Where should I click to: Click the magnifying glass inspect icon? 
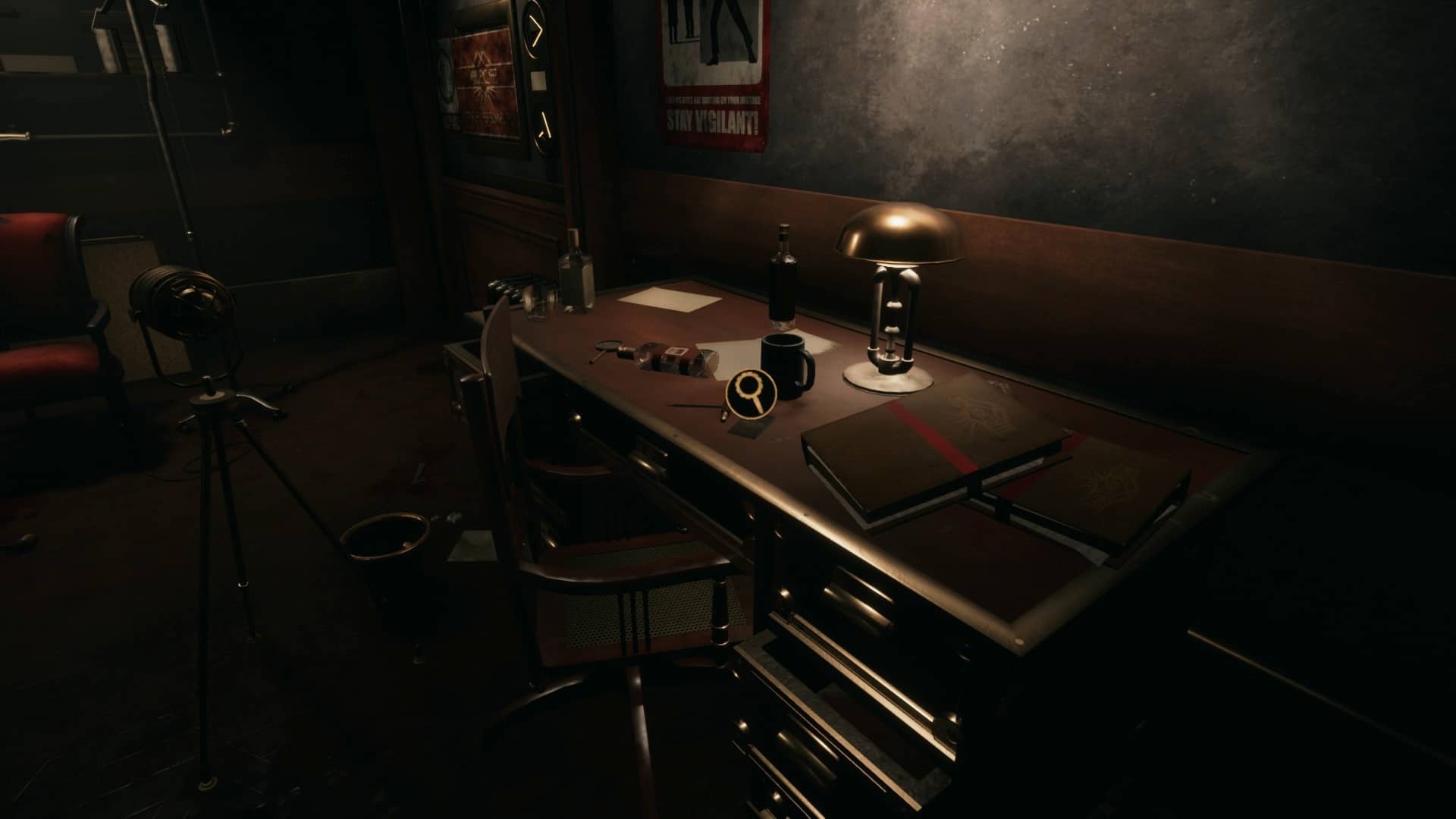pos(748,391)
